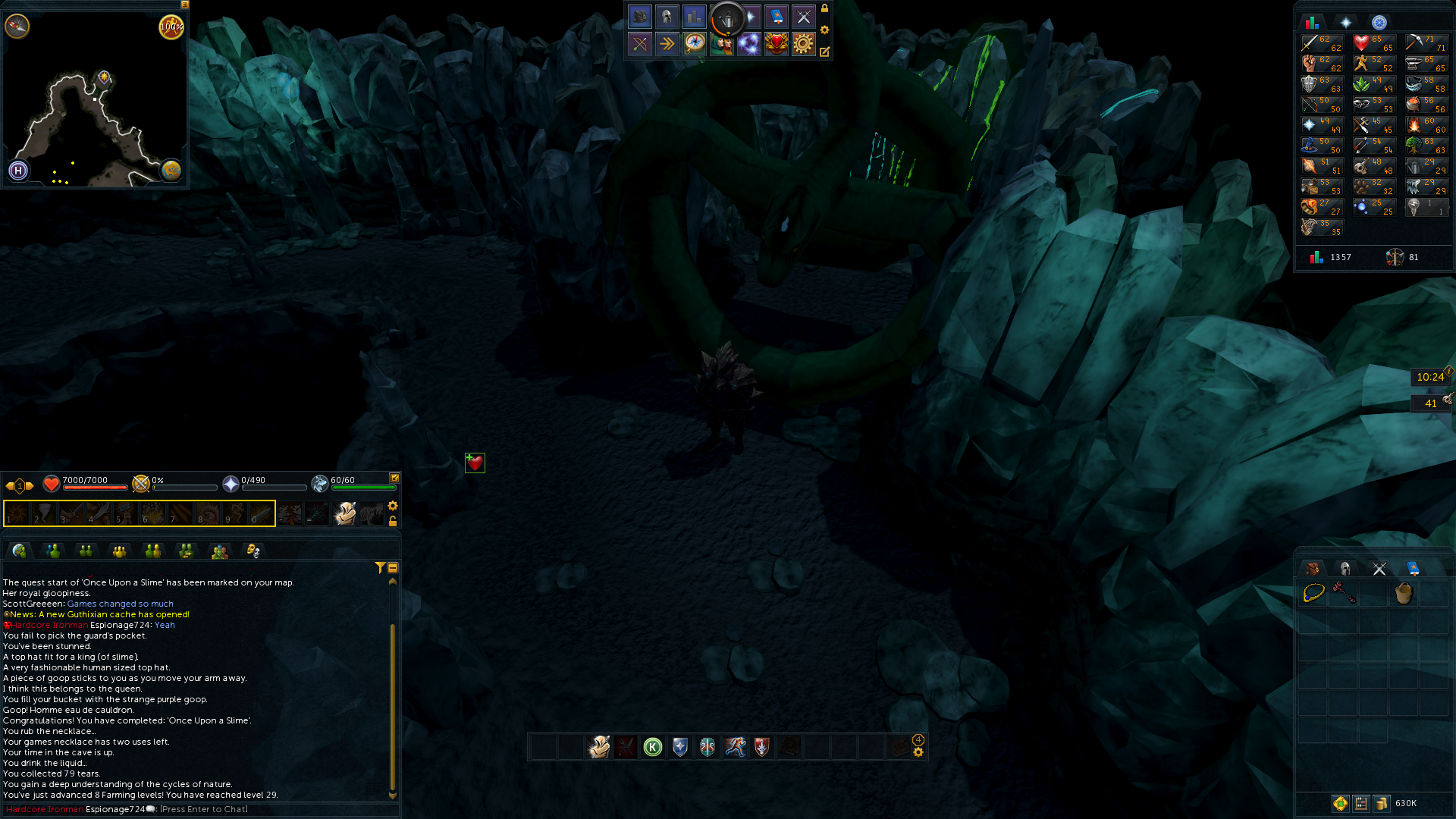Select the bucket item in the backpack

1404,593
